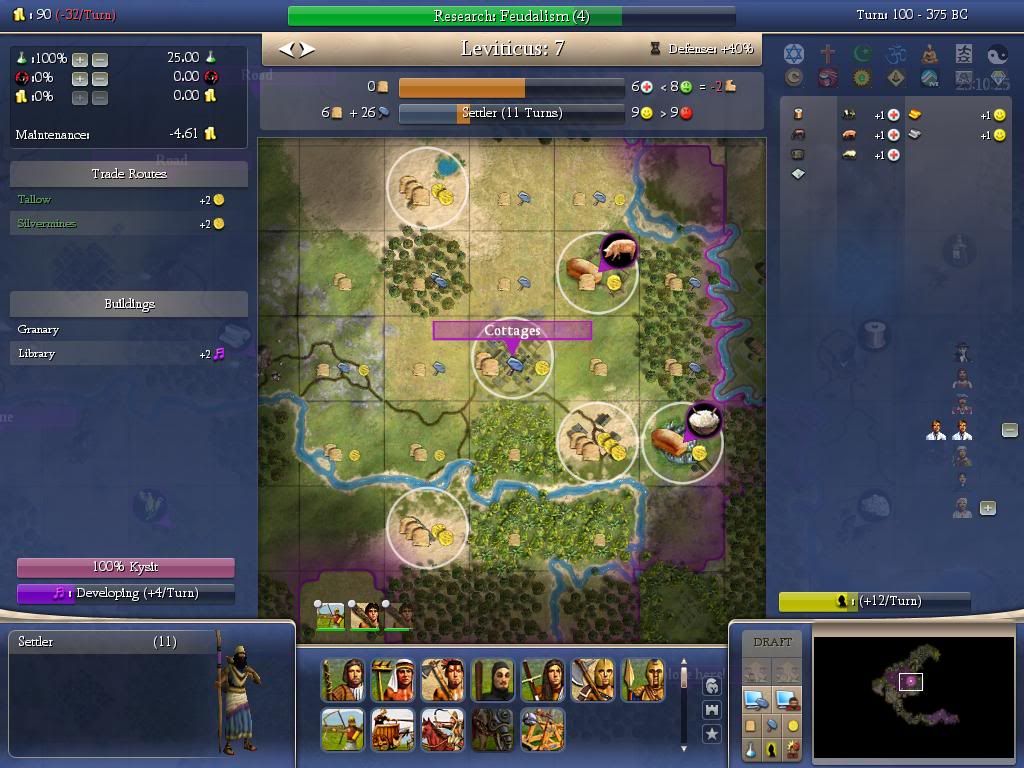Add a citizen specialist with the plus button
This screenshot has height=768, width=1024.
coord(987,508)
